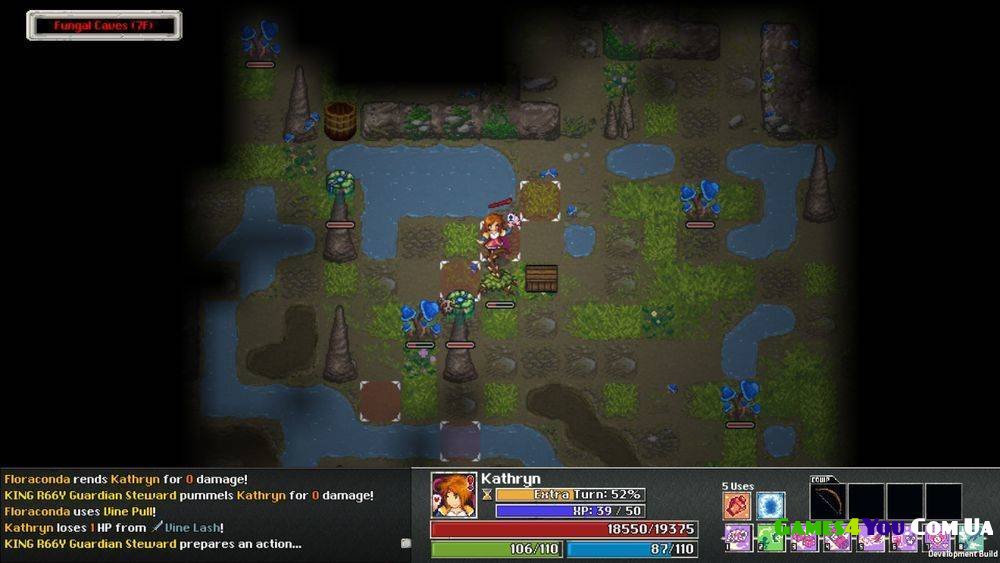This screenshot has width=1000, height=563.
Task: Activate hotbar skill number 1
Action: [737, 539]
